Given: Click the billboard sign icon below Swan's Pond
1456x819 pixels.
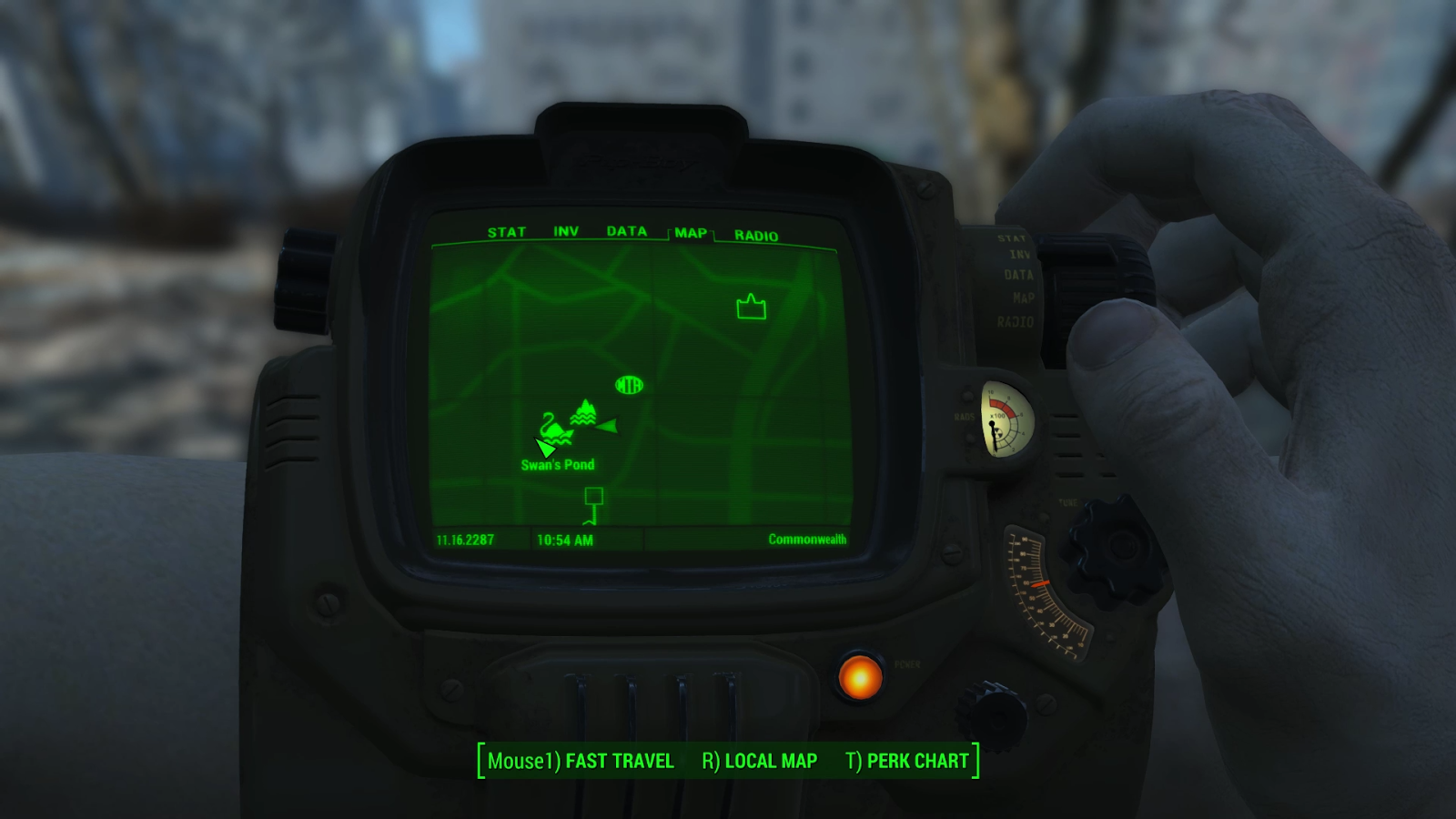Looking at the screenshot, I should coord(596,498).
